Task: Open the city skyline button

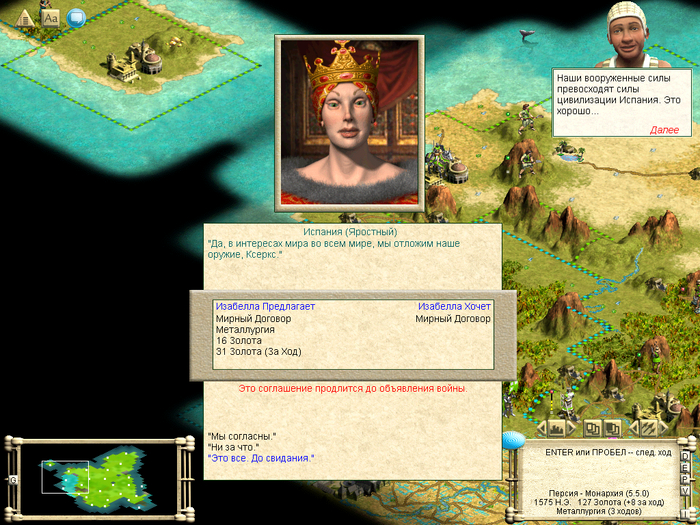Action: point(557,428)
